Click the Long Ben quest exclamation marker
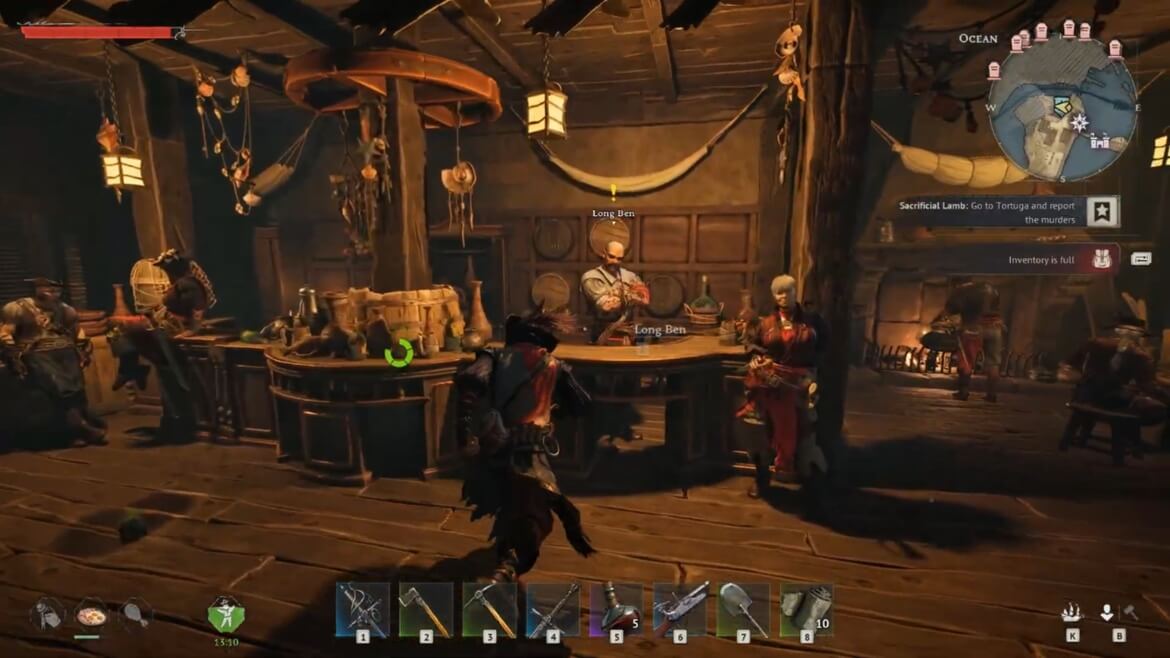Screen dimensions: 1170x658 613,190
